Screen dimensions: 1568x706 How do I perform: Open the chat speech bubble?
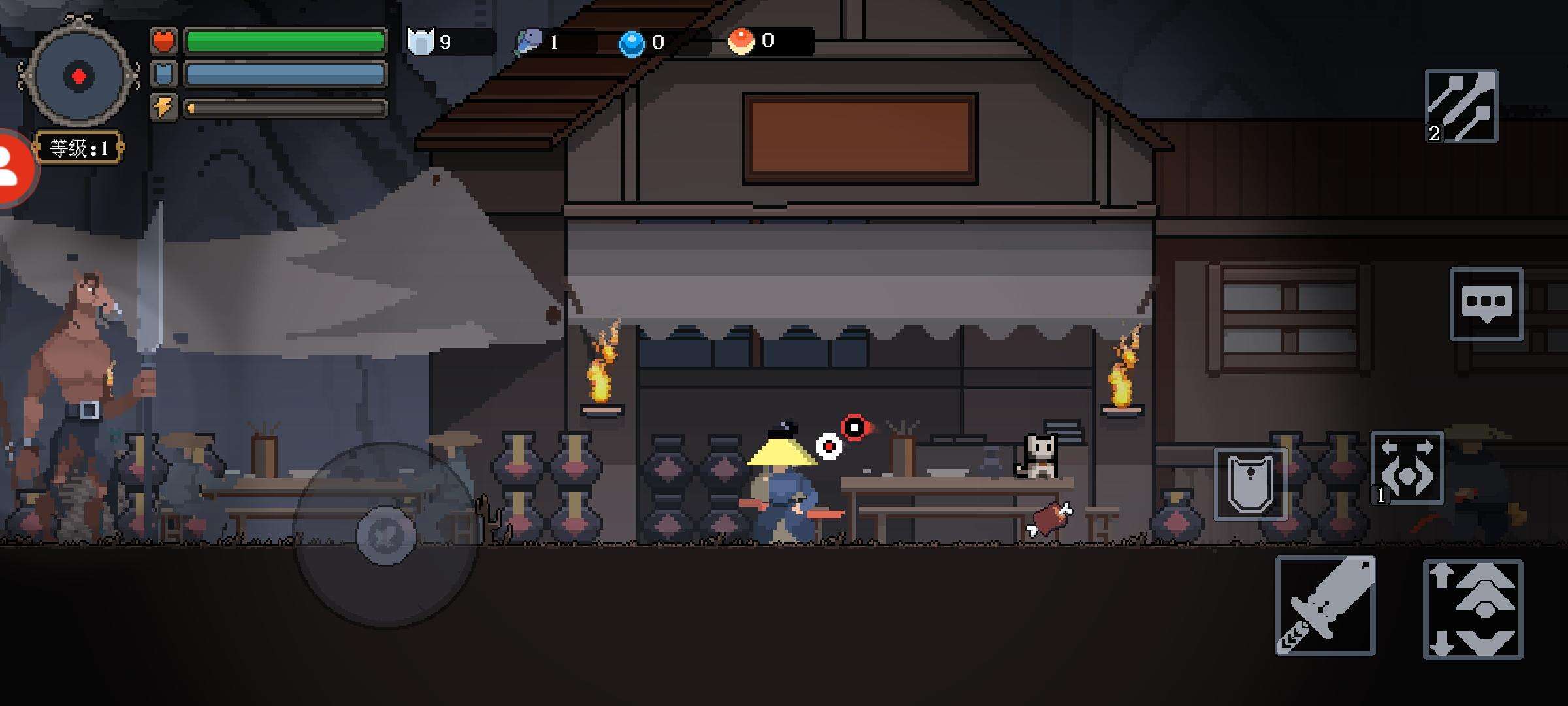[x=1486, y=304]
